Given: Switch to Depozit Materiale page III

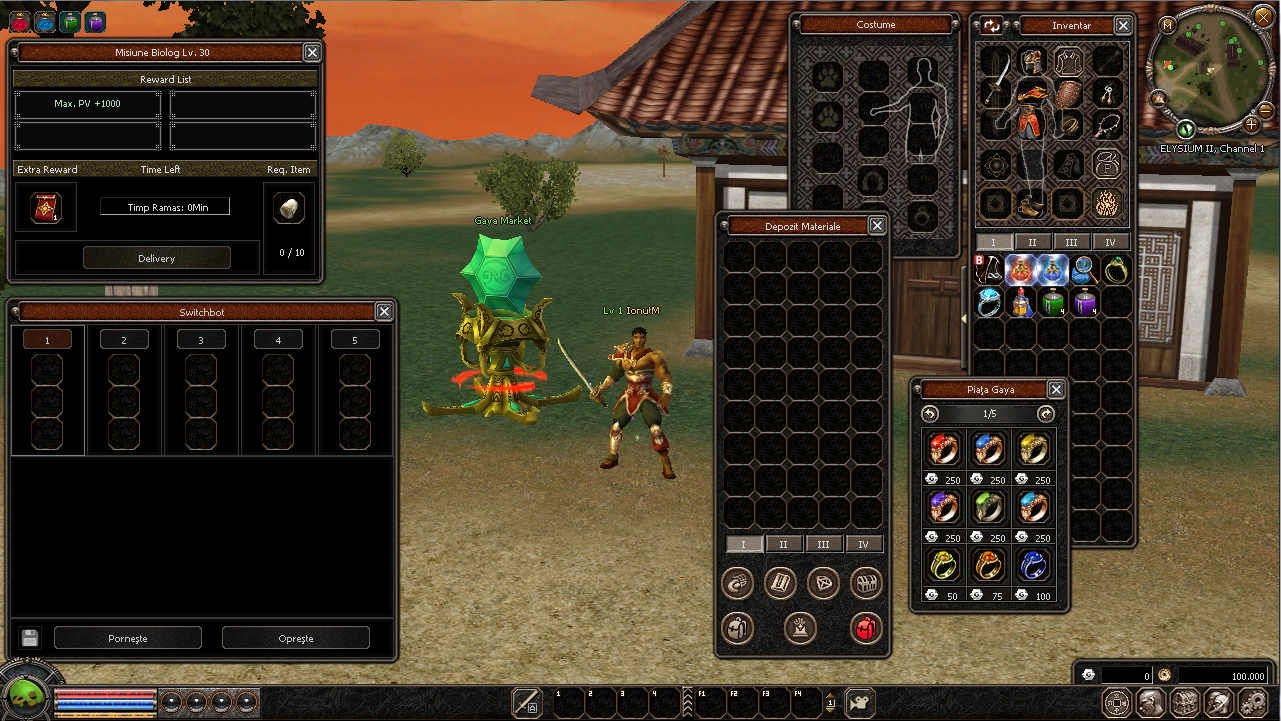Looking at the screenshot, I should pyautogui.click(x=823, y=544).
